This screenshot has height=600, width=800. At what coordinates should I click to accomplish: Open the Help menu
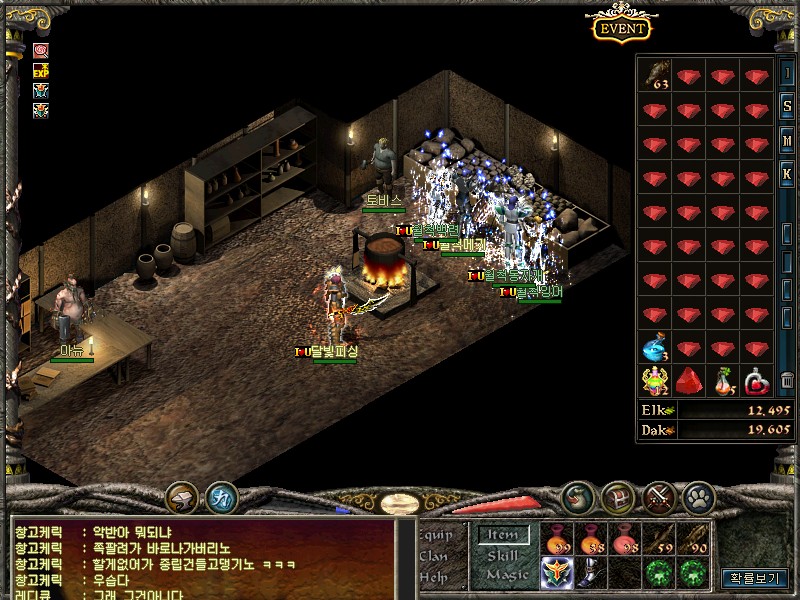point(434,576)
